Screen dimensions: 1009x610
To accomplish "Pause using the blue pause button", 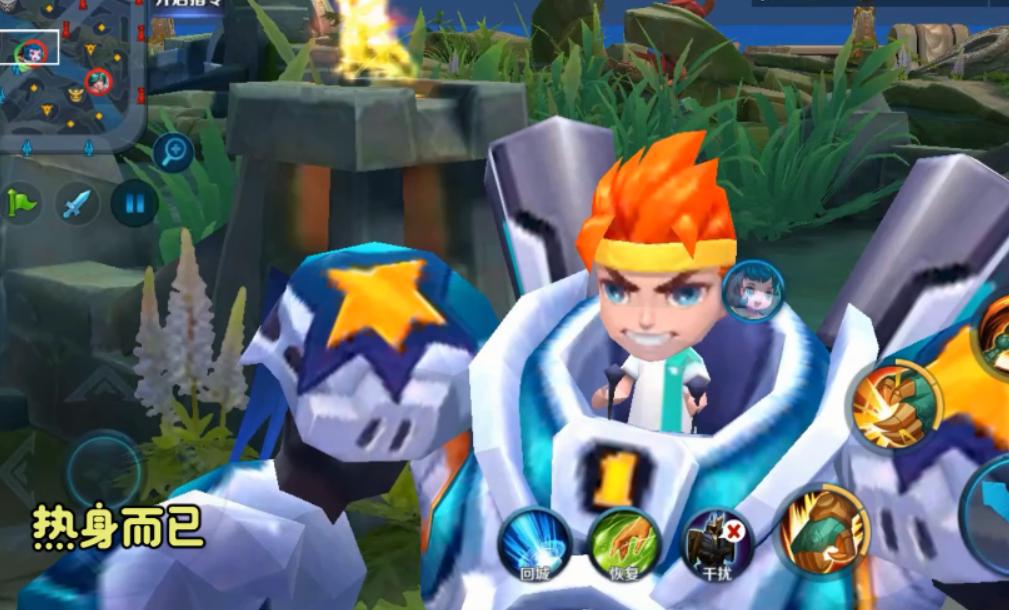I will tap(135, 204).
